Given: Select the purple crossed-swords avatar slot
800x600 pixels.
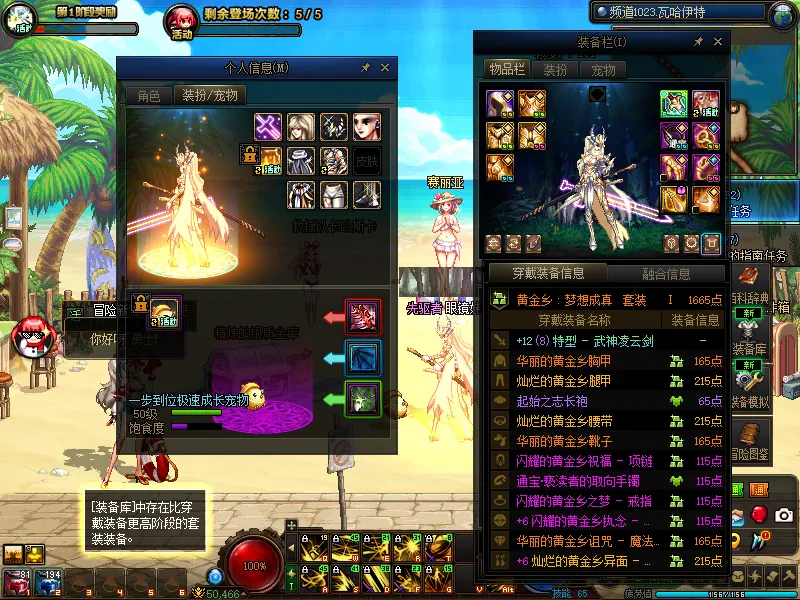Looking at the screenshot, I should point(269,126).
